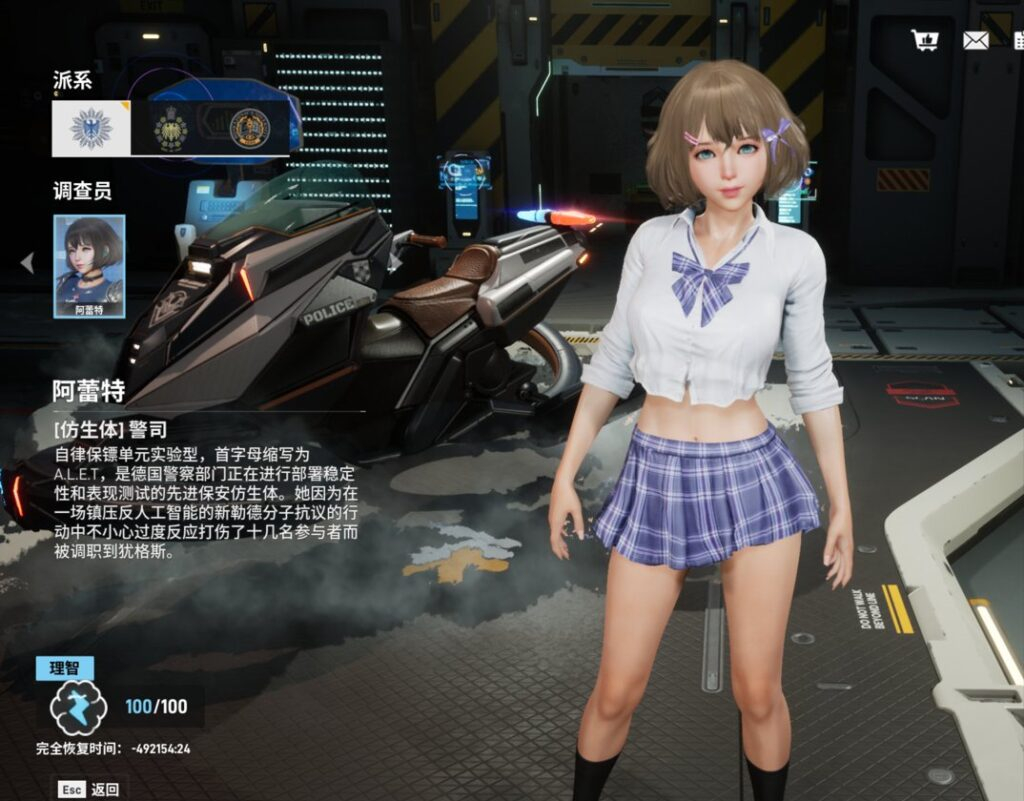This screenshot has height=801, width=1024.
Task: Choose the round gold-and-blue seal faction
Action: click(x=249, y=128)
